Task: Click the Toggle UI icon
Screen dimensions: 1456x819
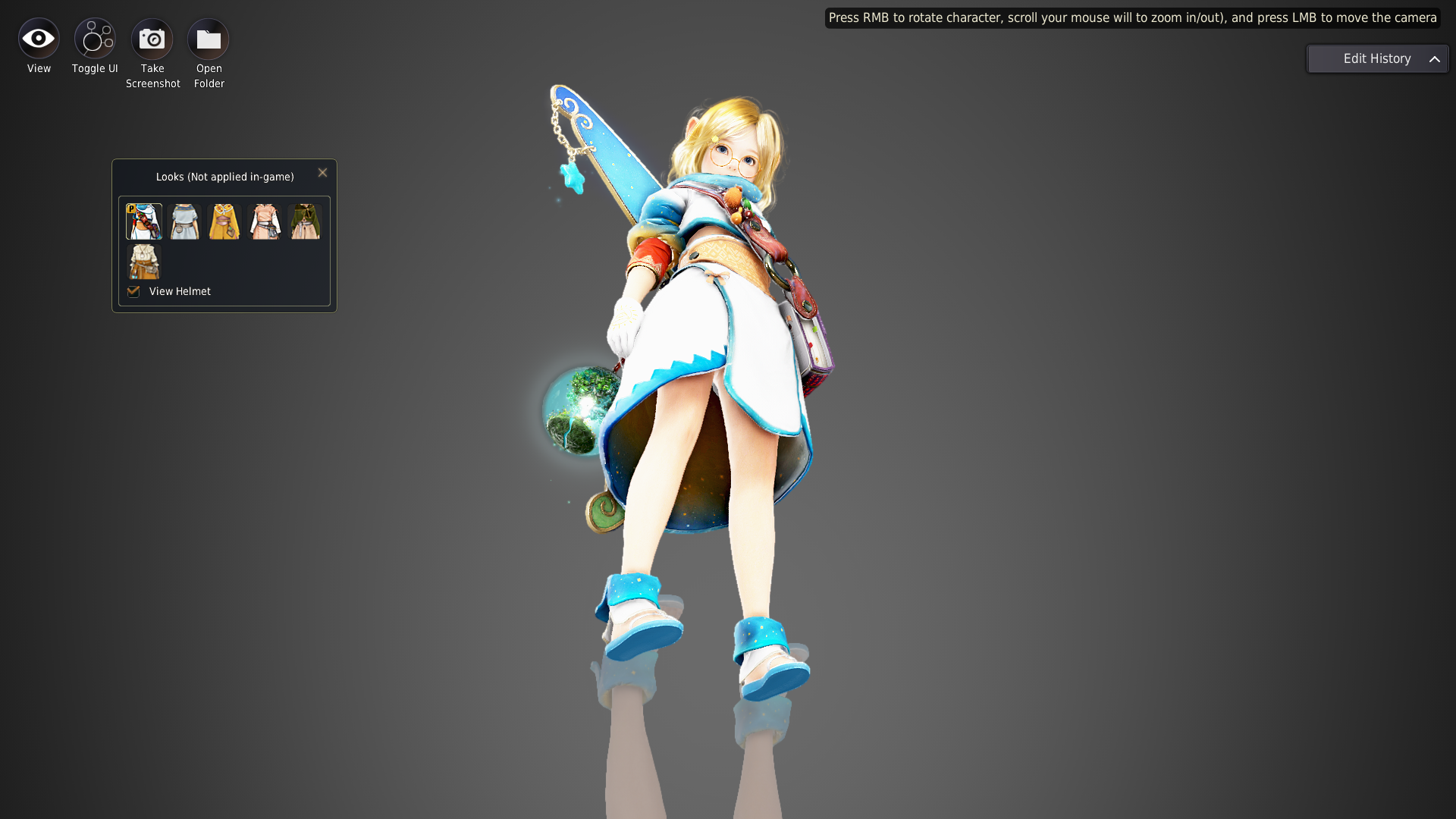Action: 94,36
